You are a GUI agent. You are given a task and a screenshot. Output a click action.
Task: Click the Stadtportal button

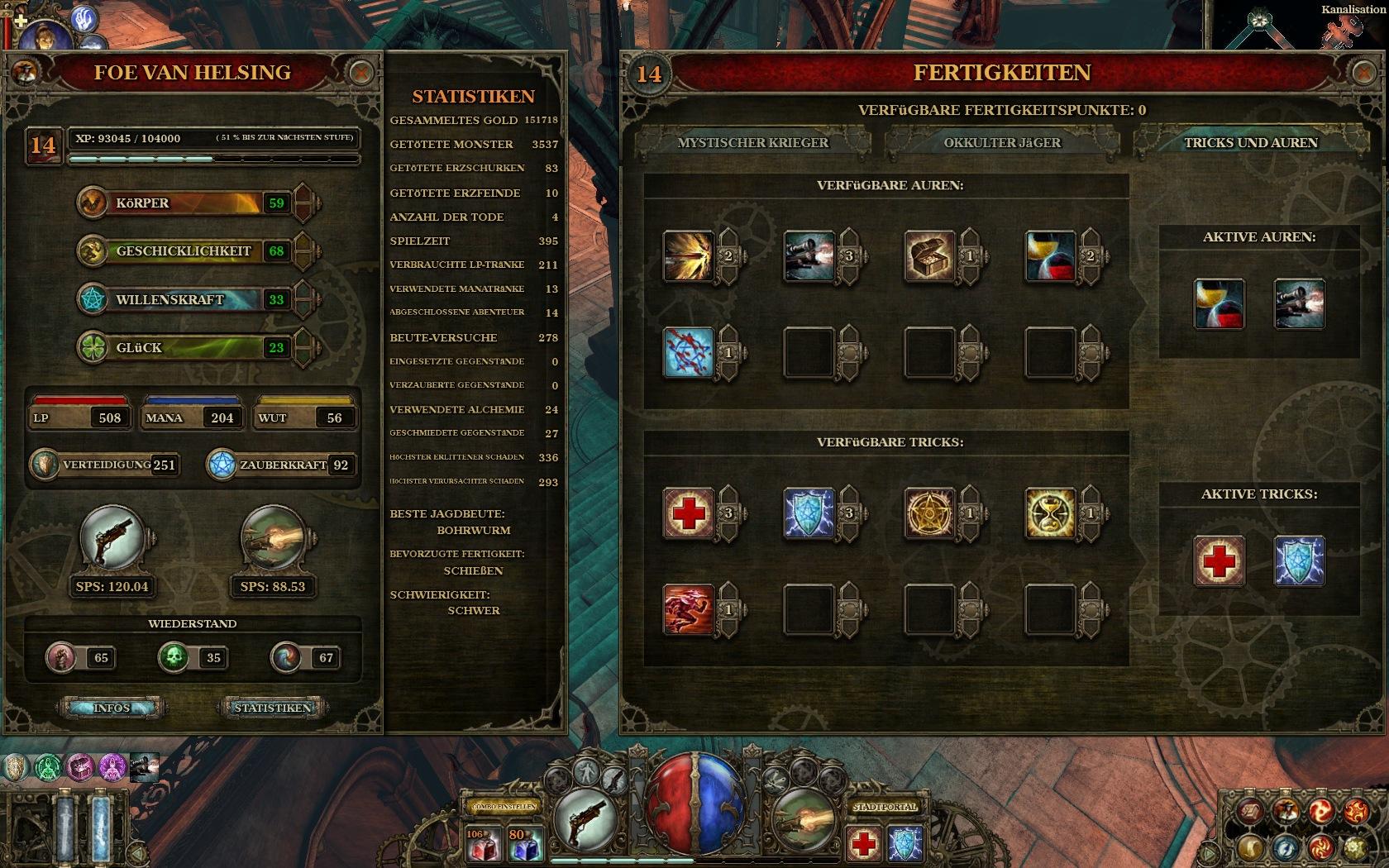(x=884, y=807)
